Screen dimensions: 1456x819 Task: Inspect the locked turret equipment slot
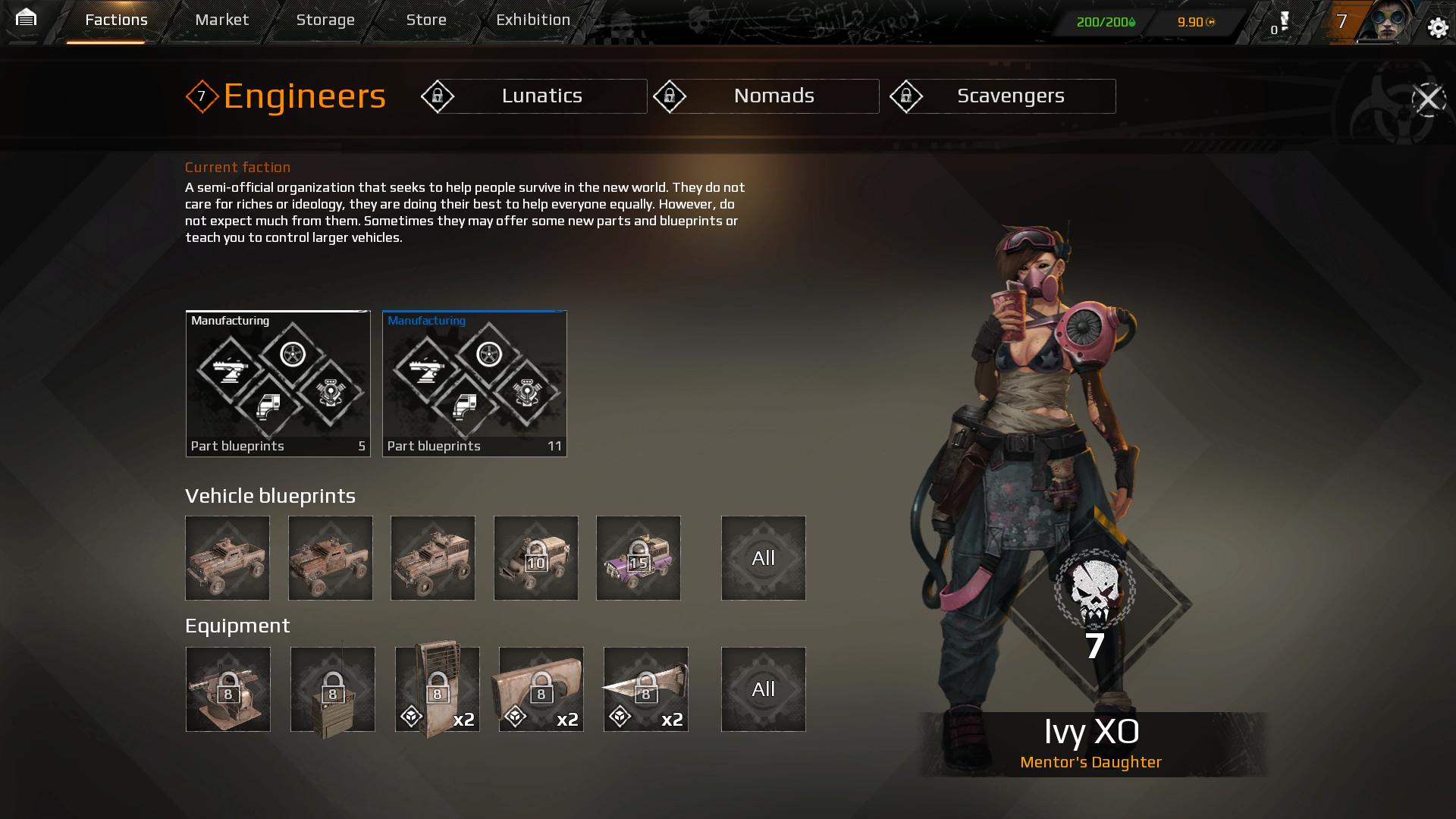click(x=228, y=689)
